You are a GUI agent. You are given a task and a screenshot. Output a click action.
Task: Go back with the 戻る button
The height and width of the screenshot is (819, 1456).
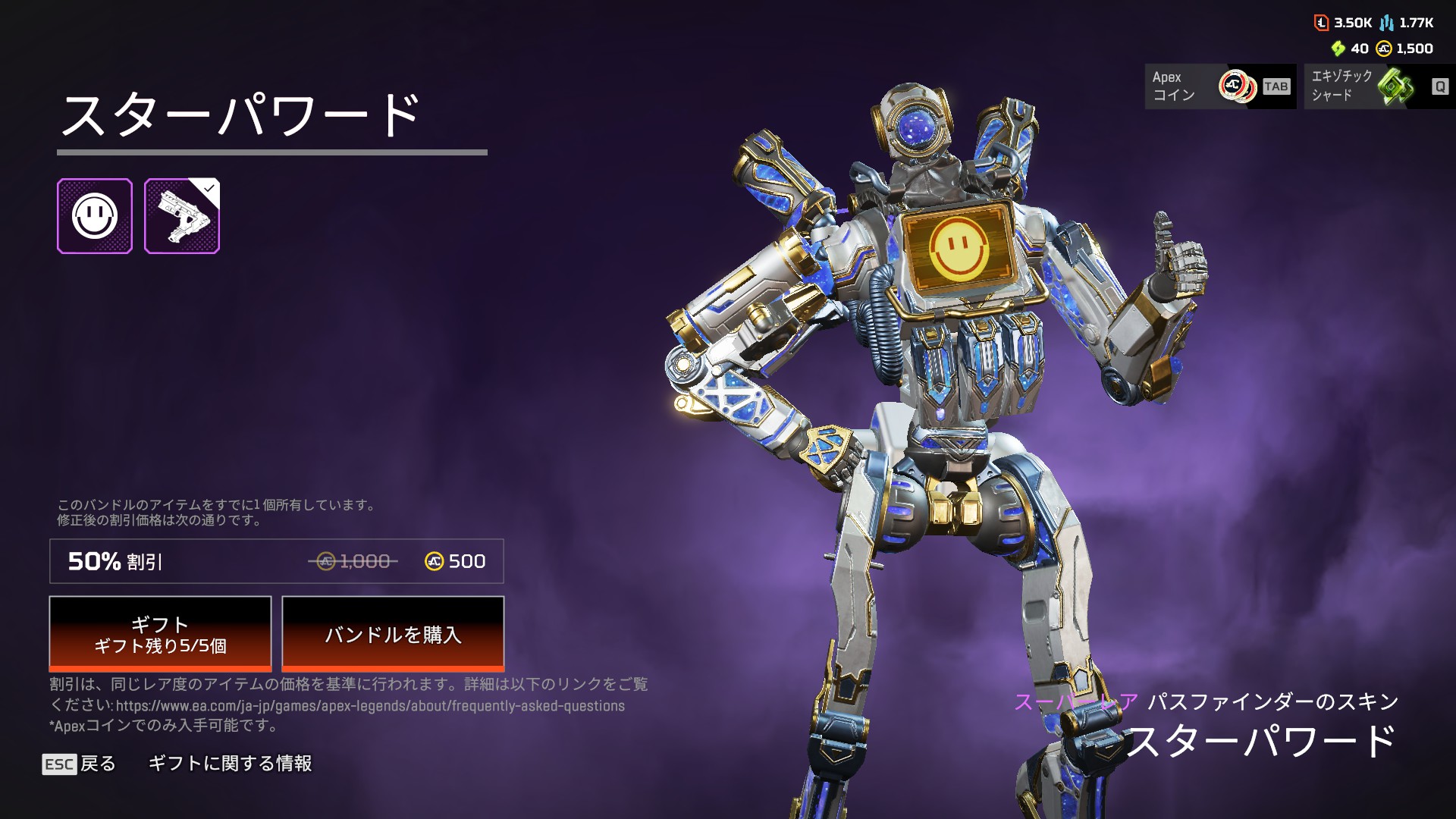coord(80,764)
